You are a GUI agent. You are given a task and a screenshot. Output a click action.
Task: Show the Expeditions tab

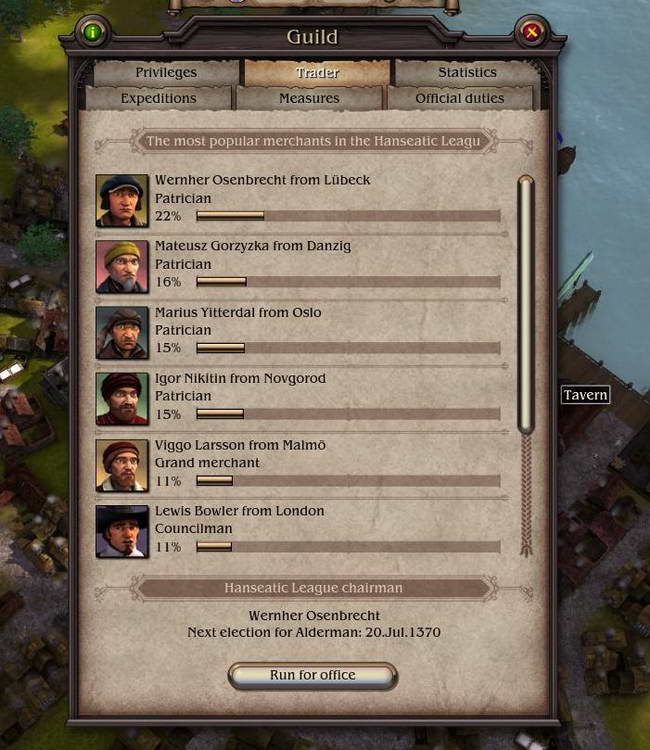tap(158, 98)
